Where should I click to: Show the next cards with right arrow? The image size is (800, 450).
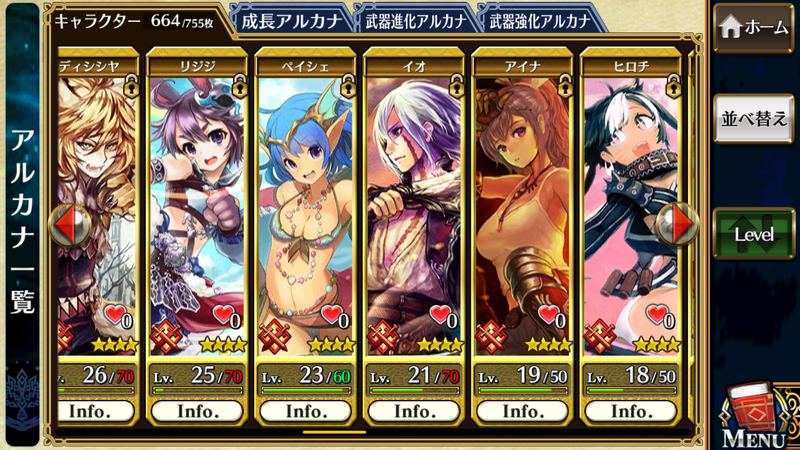coord(682,224)
